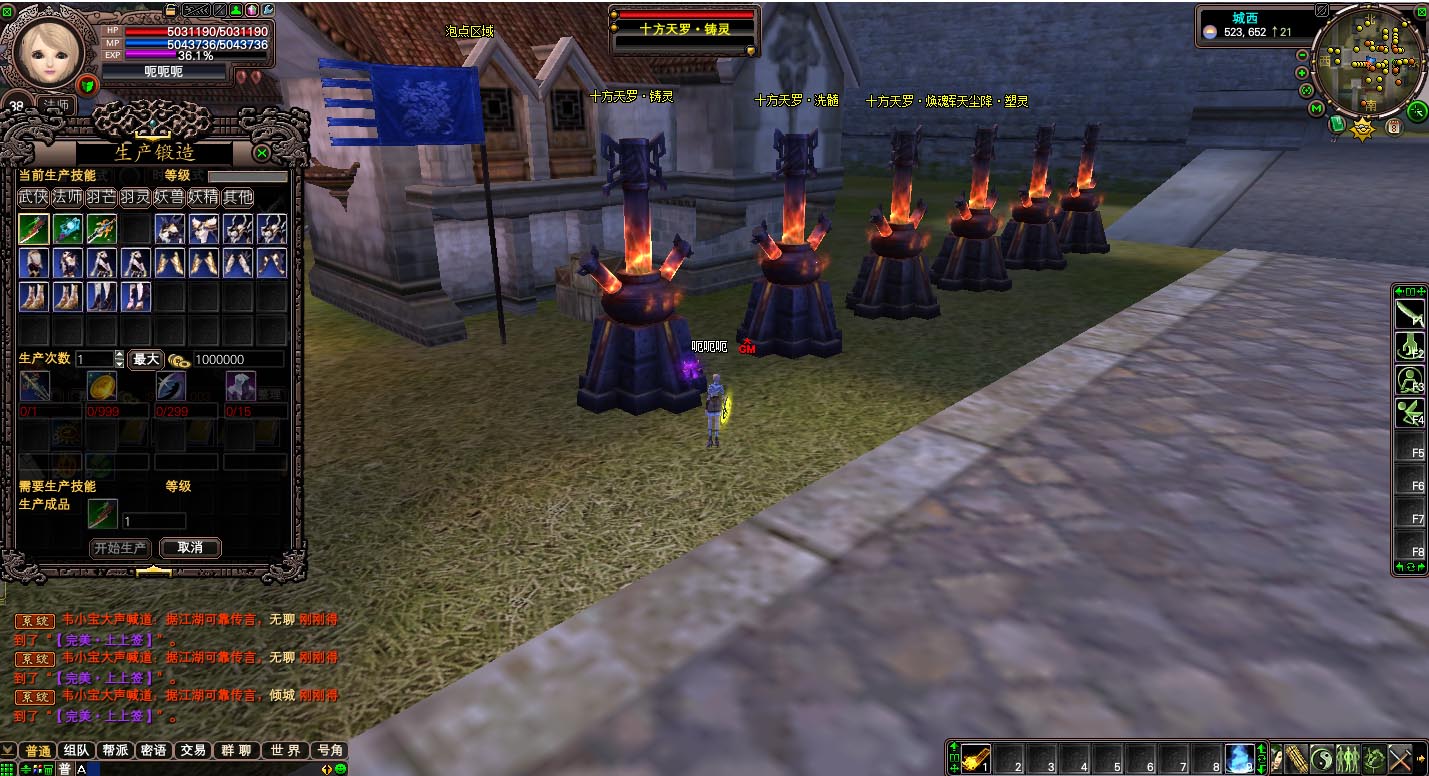Switch to the 武侠 class tab

(x=34, y=197)
